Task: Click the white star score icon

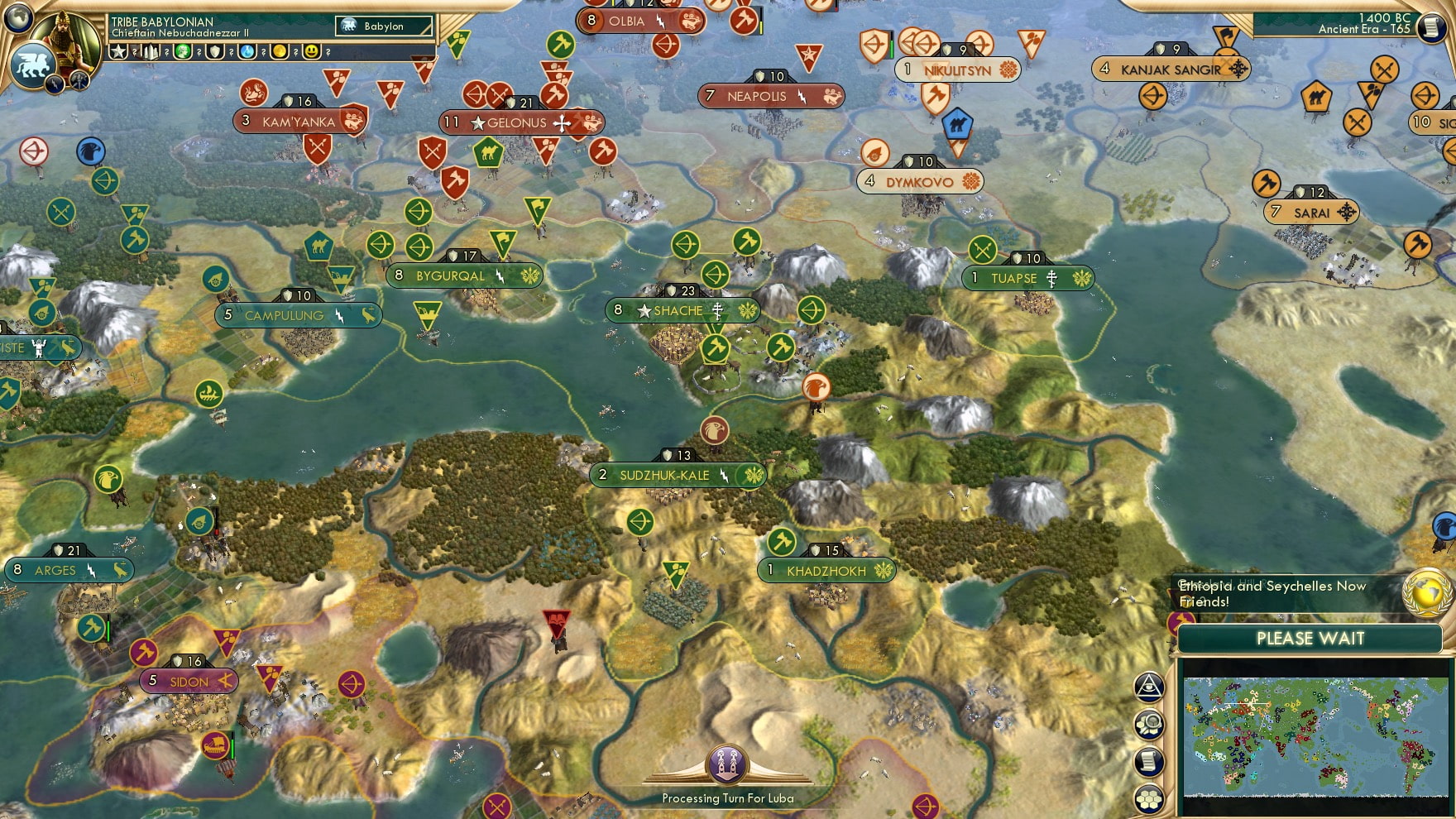Action: [x=119, y=51]
